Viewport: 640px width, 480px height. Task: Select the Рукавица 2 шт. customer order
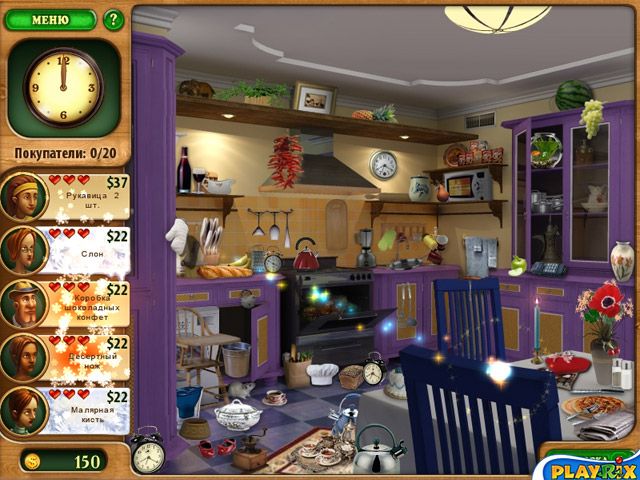tap(66, 195)
